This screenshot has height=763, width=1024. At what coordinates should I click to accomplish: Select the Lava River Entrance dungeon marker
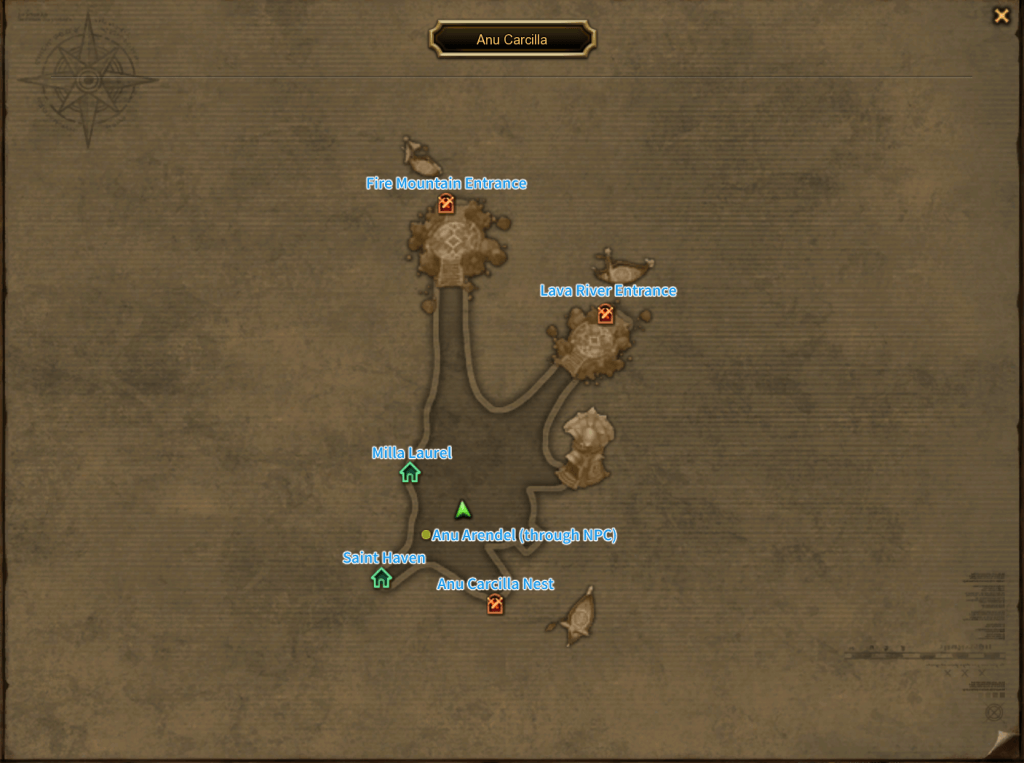[x=605, y=314]
